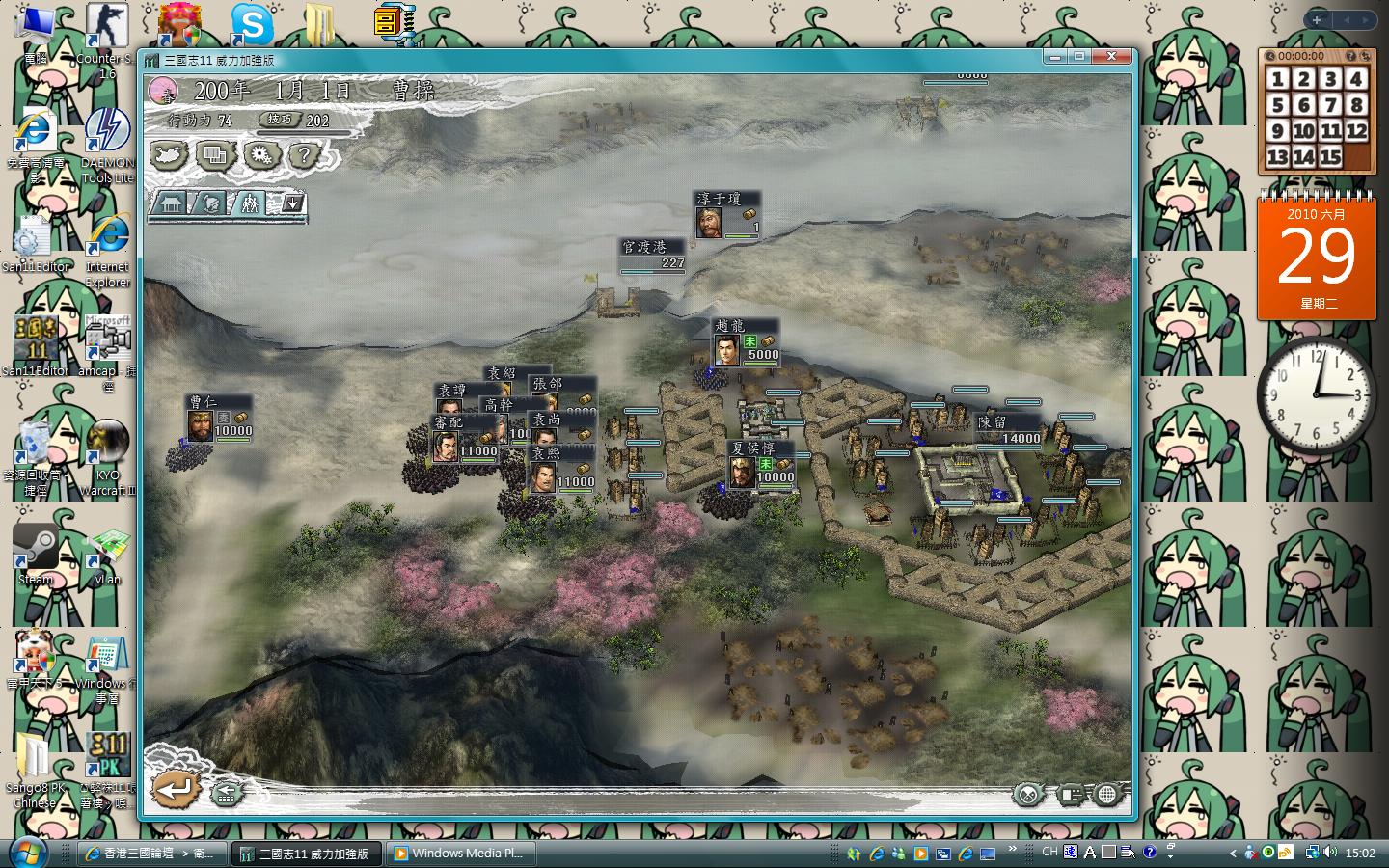Minimize the game window
The height and width of the screenshot is (868, 1389).
pyautogui.click(x=1055, y=57)
